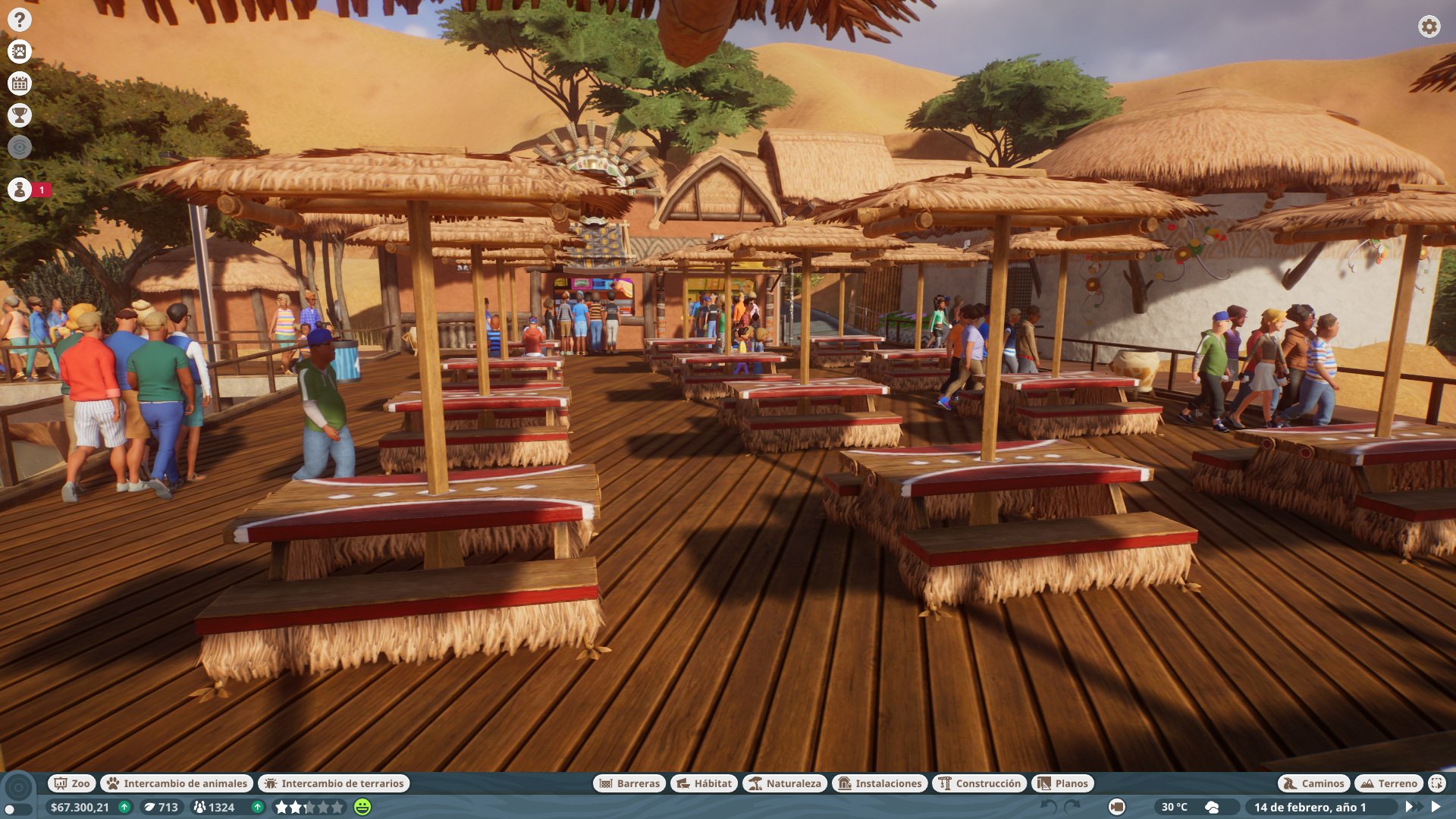Click the multi-select icon in bottom-right corner
1456x819 pixels.
coord(1437,783)
